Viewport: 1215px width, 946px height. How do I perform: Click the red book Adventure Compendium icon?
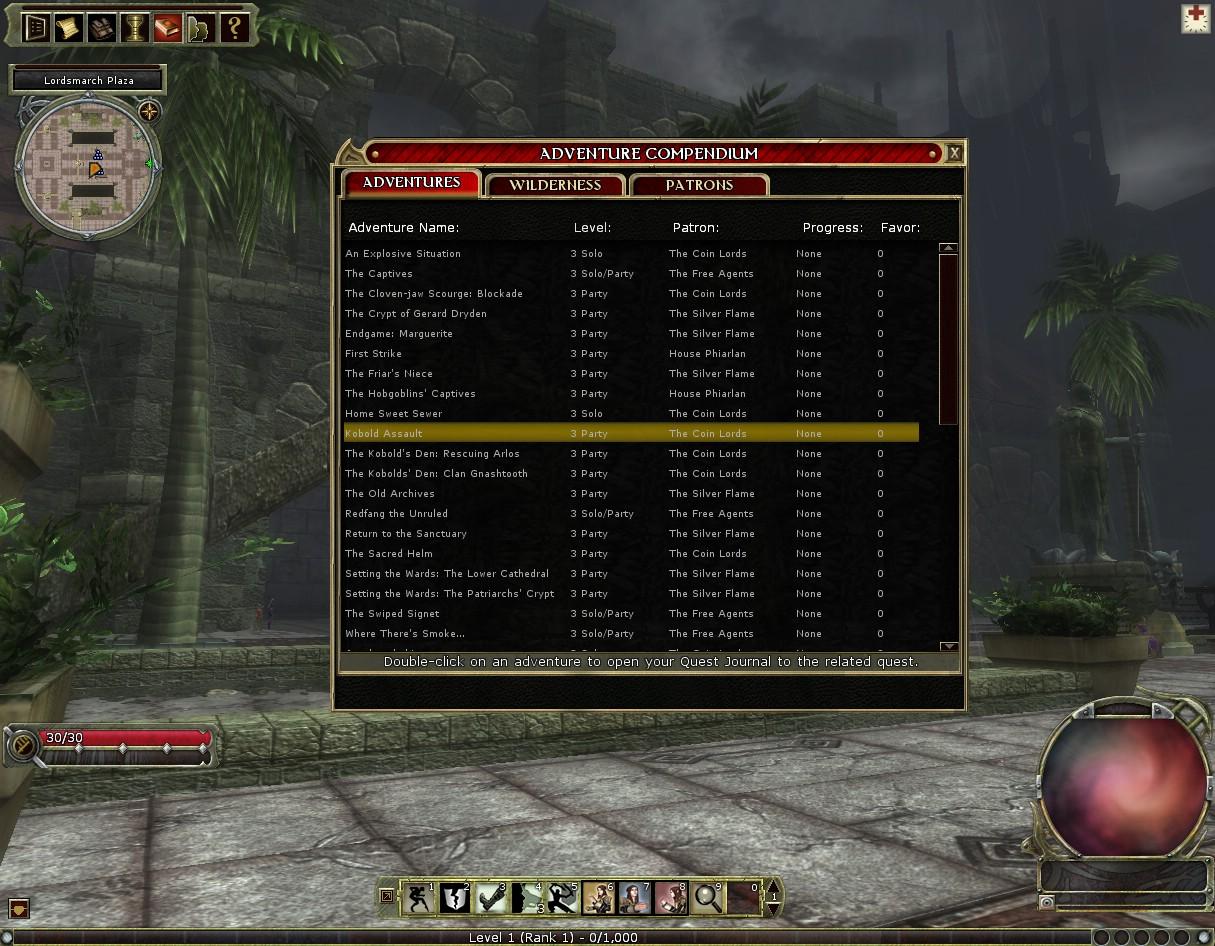[x=167, y=28]
